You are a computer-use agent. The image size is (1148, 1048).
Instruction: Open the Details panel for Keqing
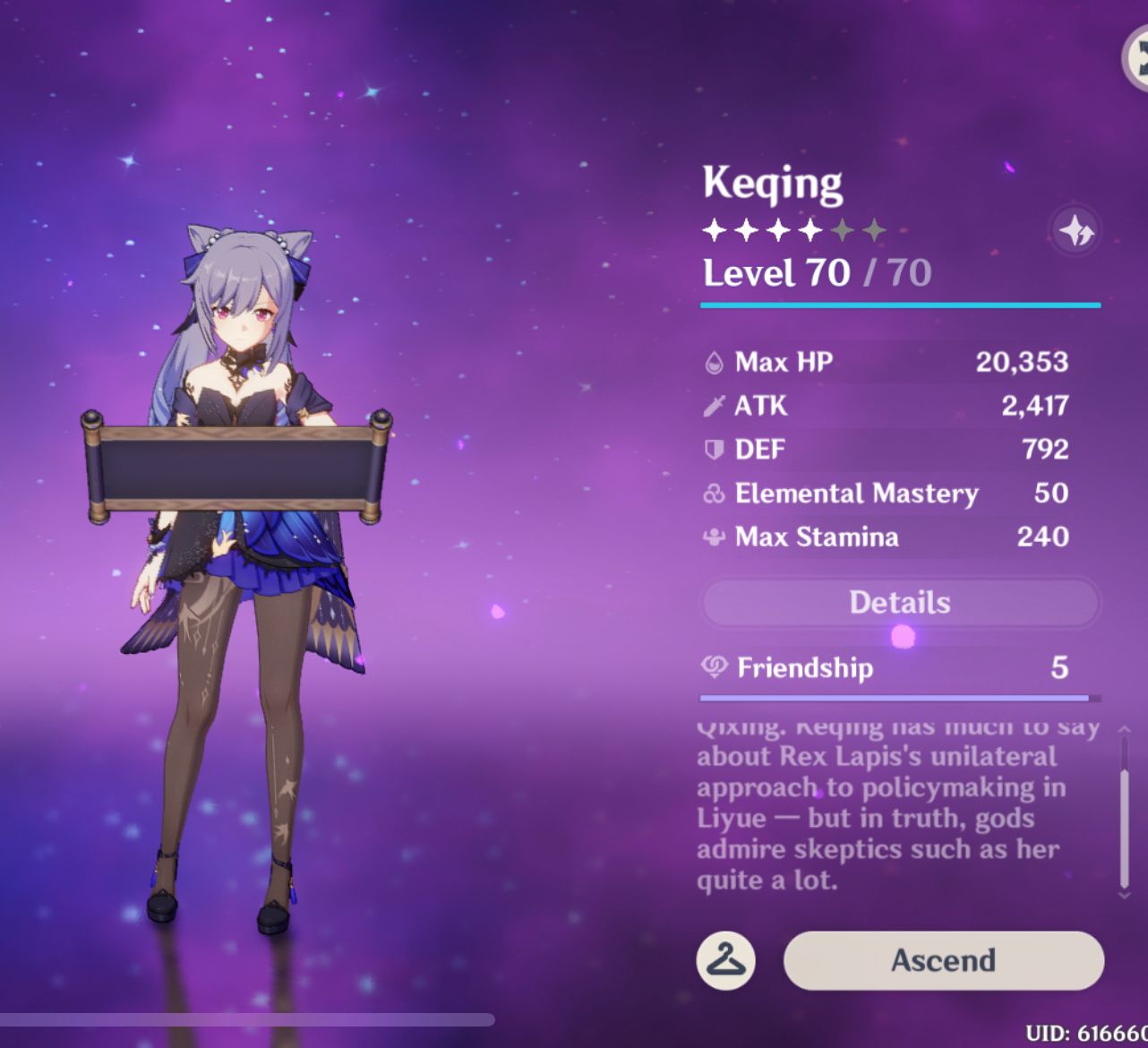pos(899,602)
